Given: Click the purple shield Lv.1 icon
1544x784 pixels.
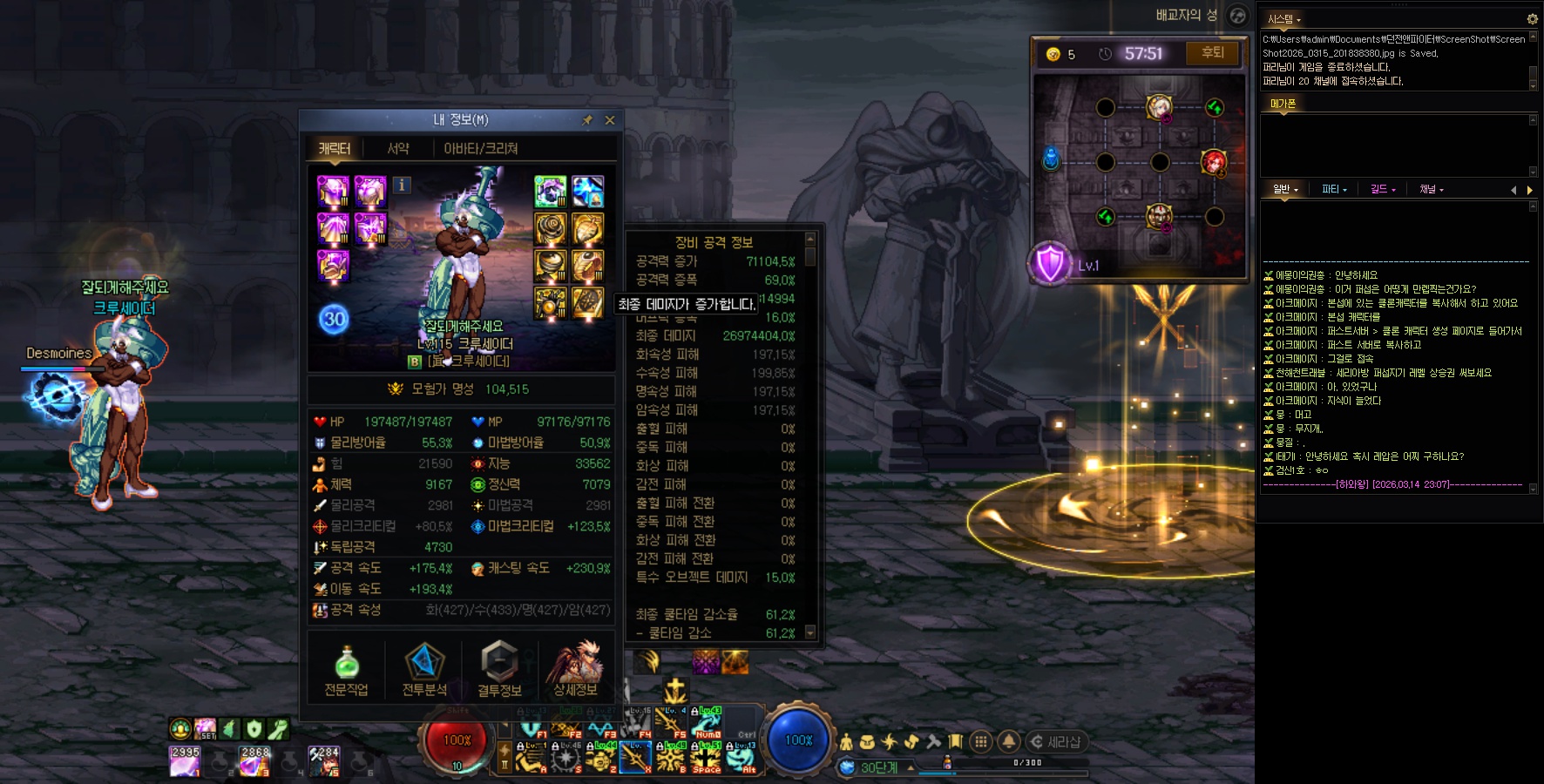Looking at the screenshot, I should (x=1050, y=263).
